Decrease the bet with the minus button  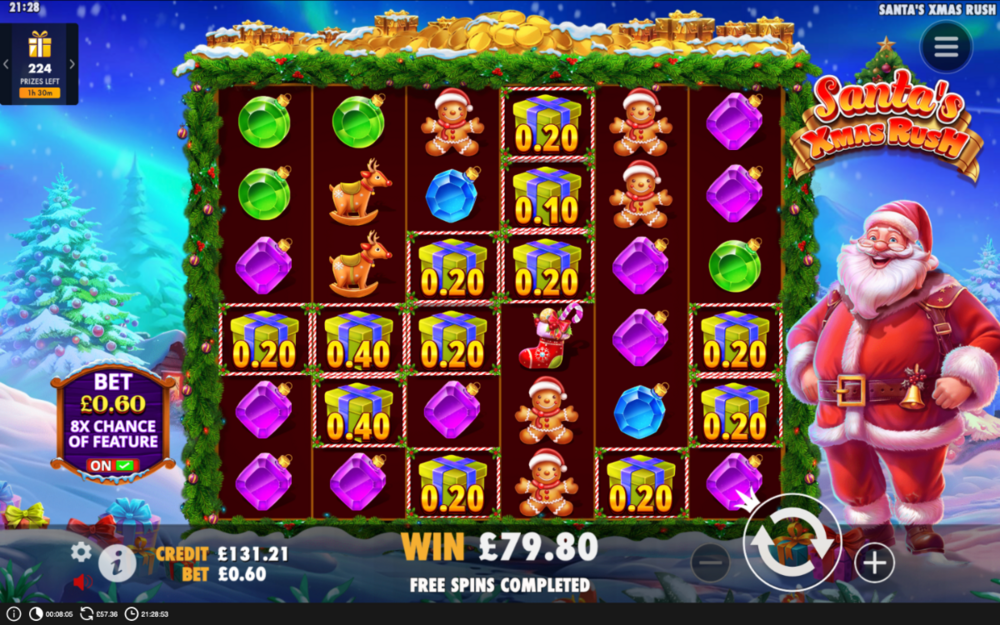tap(710, 563)
